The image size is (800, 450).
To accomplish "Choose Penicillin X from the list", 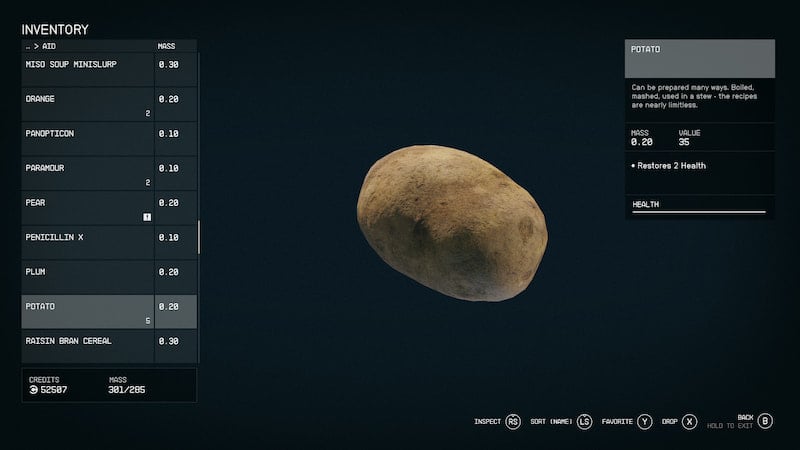I will 88,238.
